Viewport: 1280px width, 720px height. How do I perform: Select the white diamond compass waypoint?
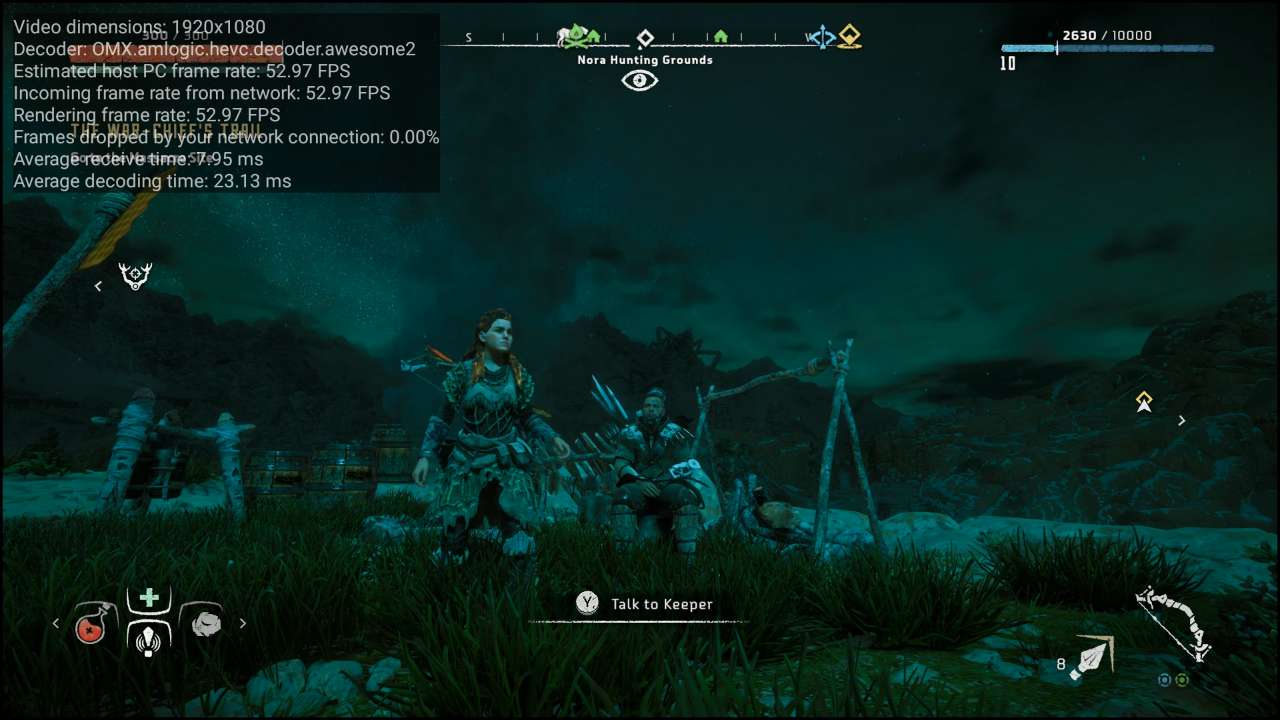(645, 38)
